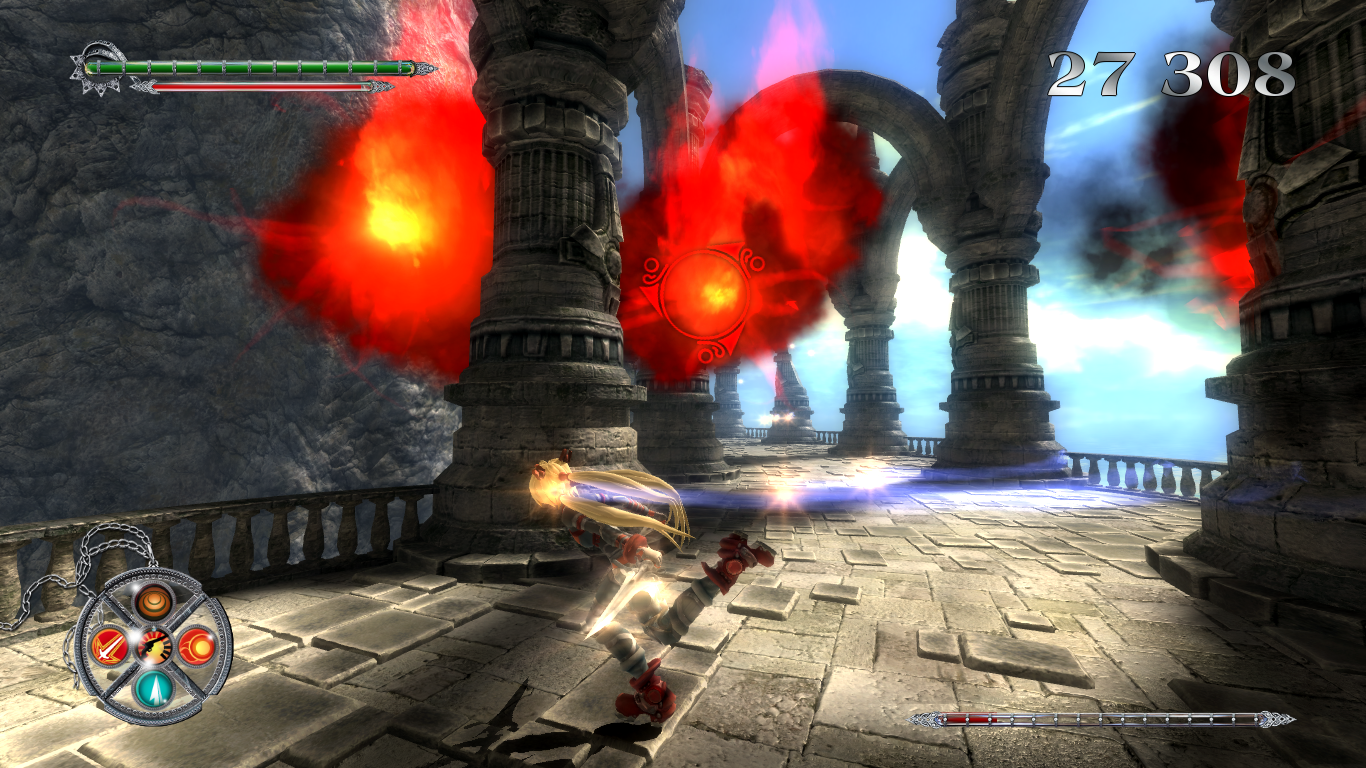
Task: Use the red fireball skill icon
Action: [x=196, y=645]
